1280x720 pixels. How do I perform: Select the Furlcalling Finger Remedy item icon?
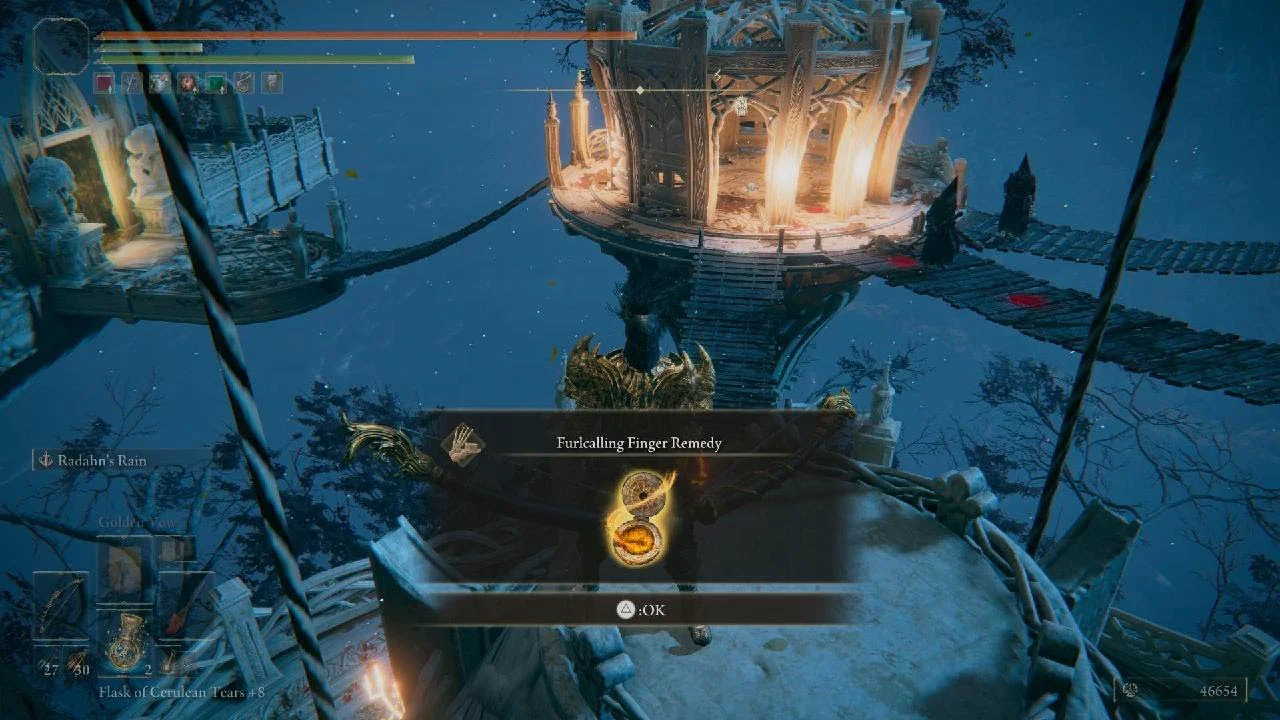[x=640, y=517]
